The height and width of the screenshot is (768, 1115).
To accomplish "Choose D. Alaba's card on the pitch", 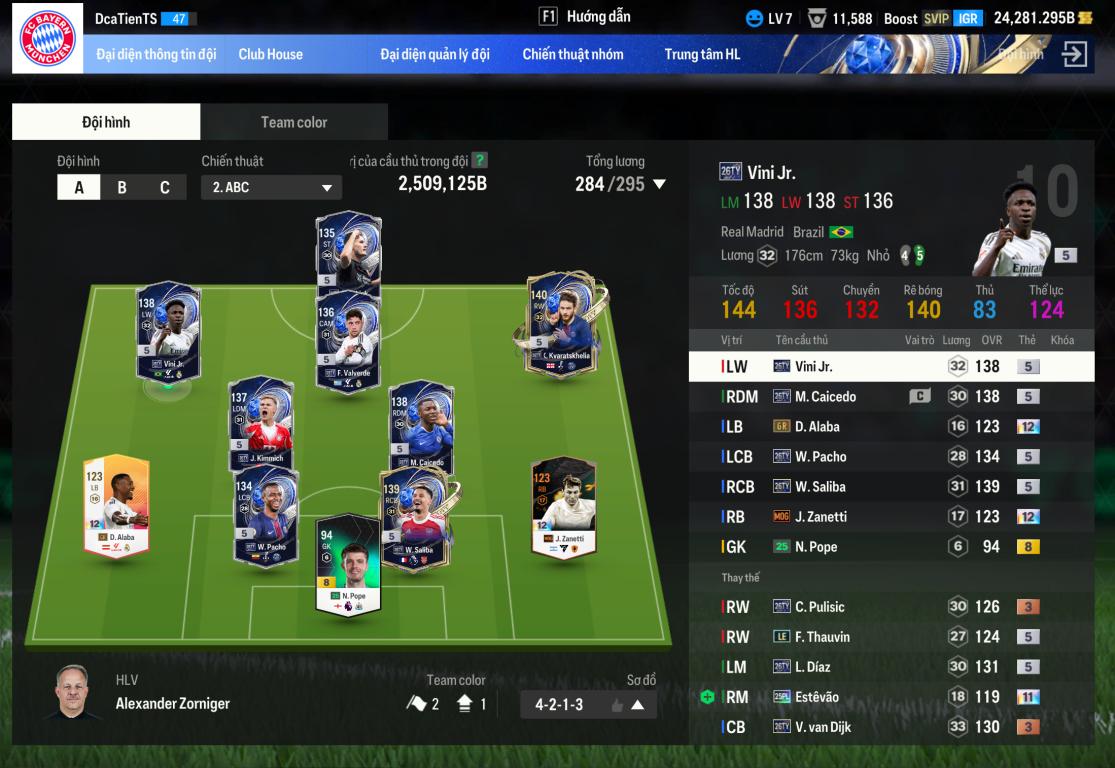I will [x=116, y=506].
